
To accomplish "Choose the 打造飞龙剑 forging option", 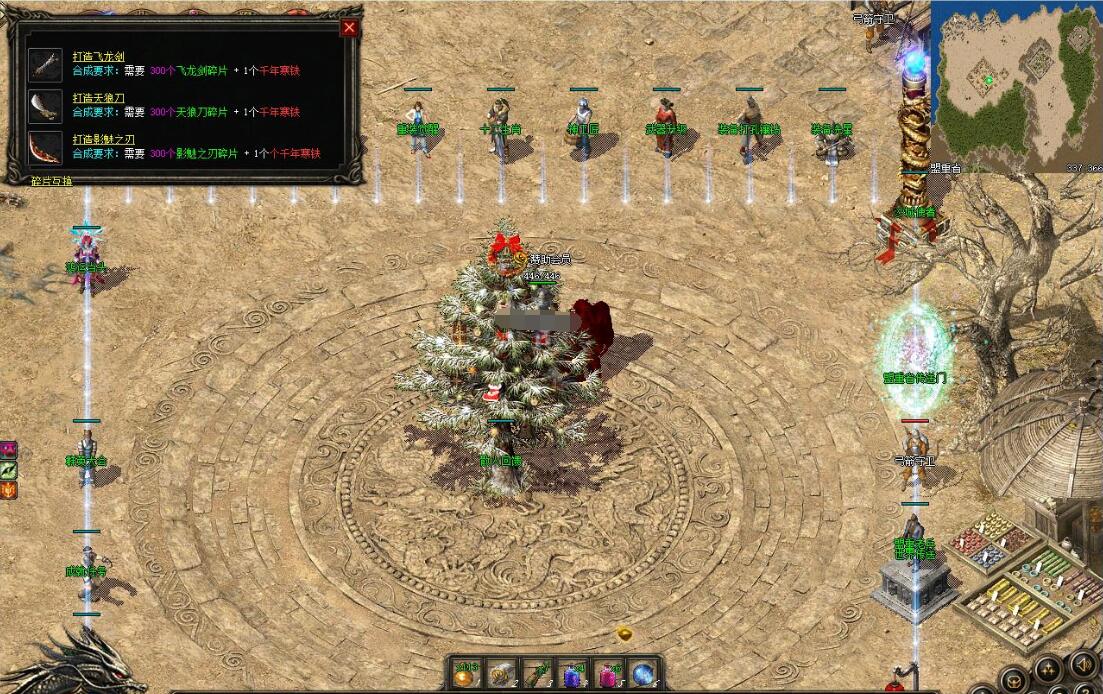I will 98,57.
